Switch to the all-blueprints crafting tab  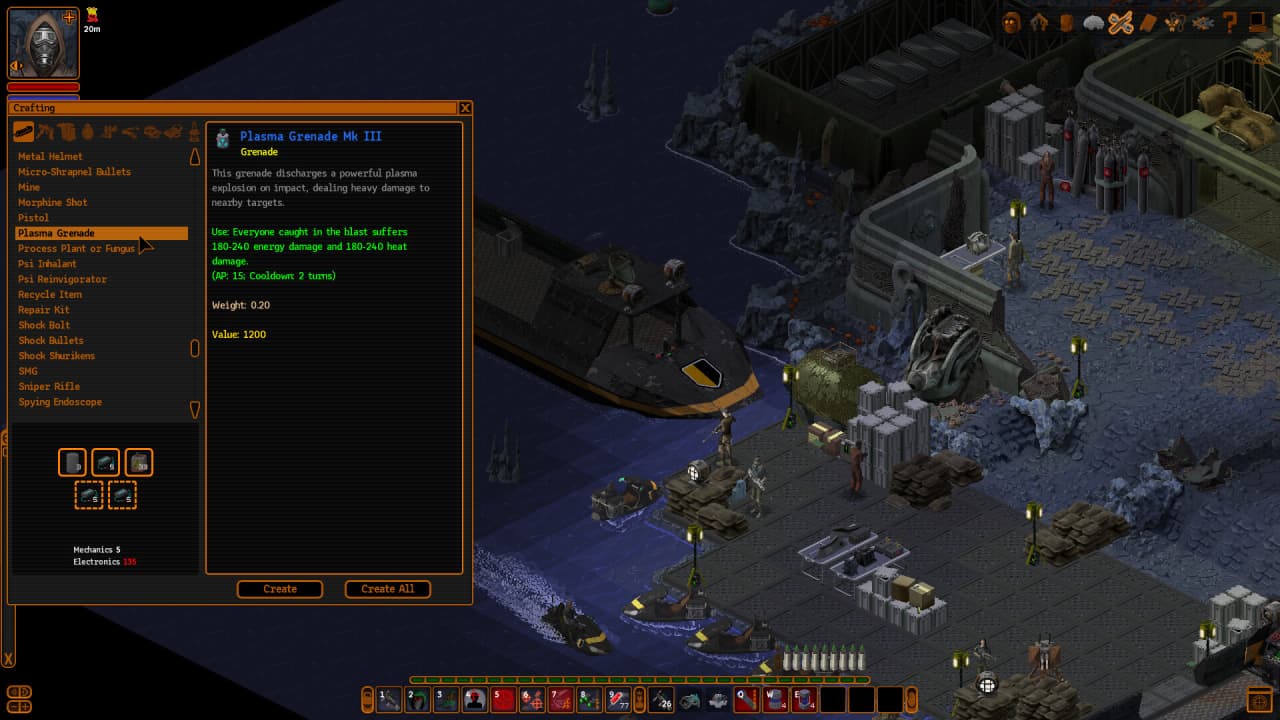pyautogui.click(x=23, y=132)
